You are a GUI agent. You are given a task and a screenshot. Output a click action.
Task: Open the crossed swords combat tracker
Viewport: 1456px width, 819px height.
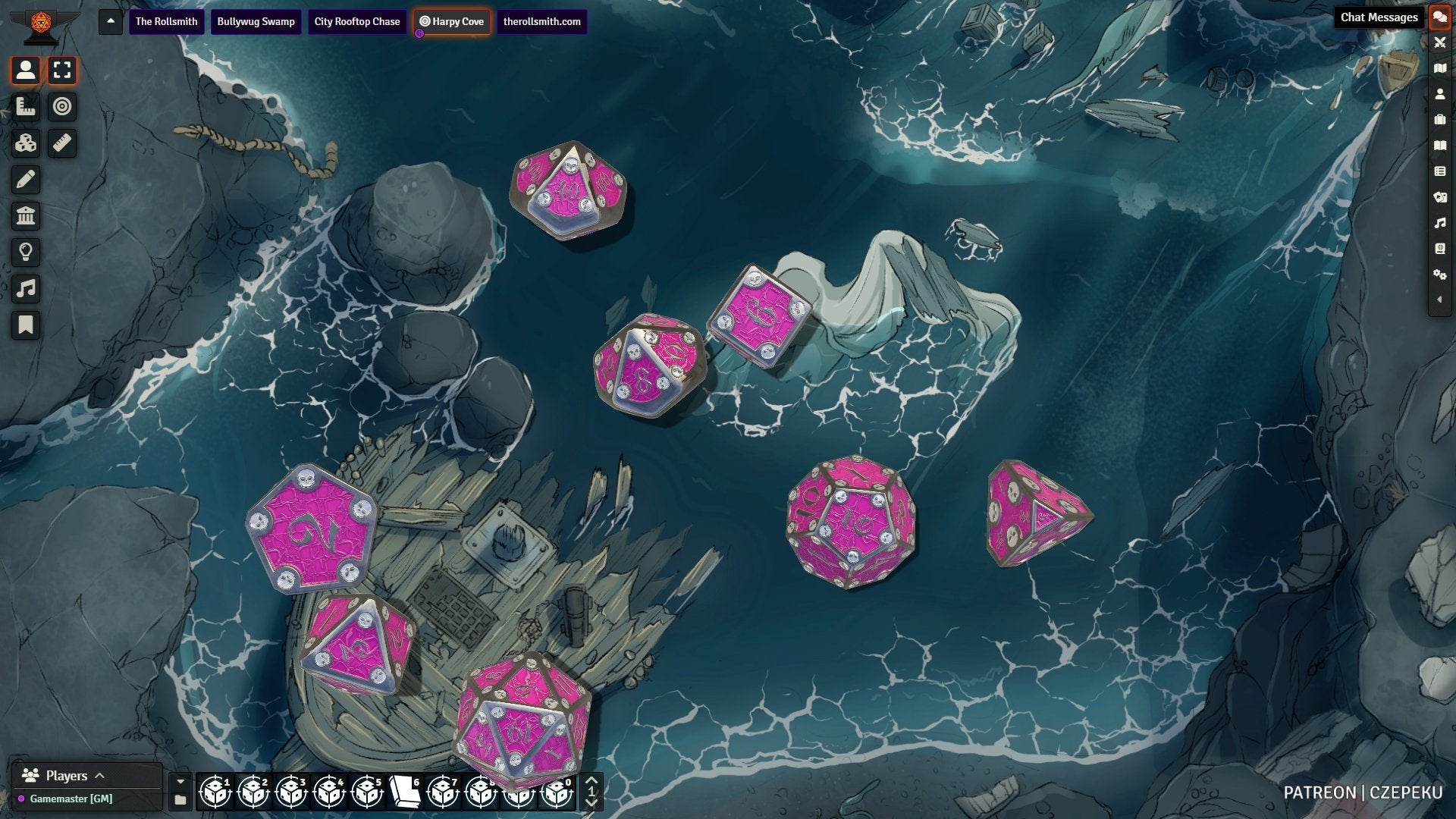pyautogui.click(x=1439, y=42)
